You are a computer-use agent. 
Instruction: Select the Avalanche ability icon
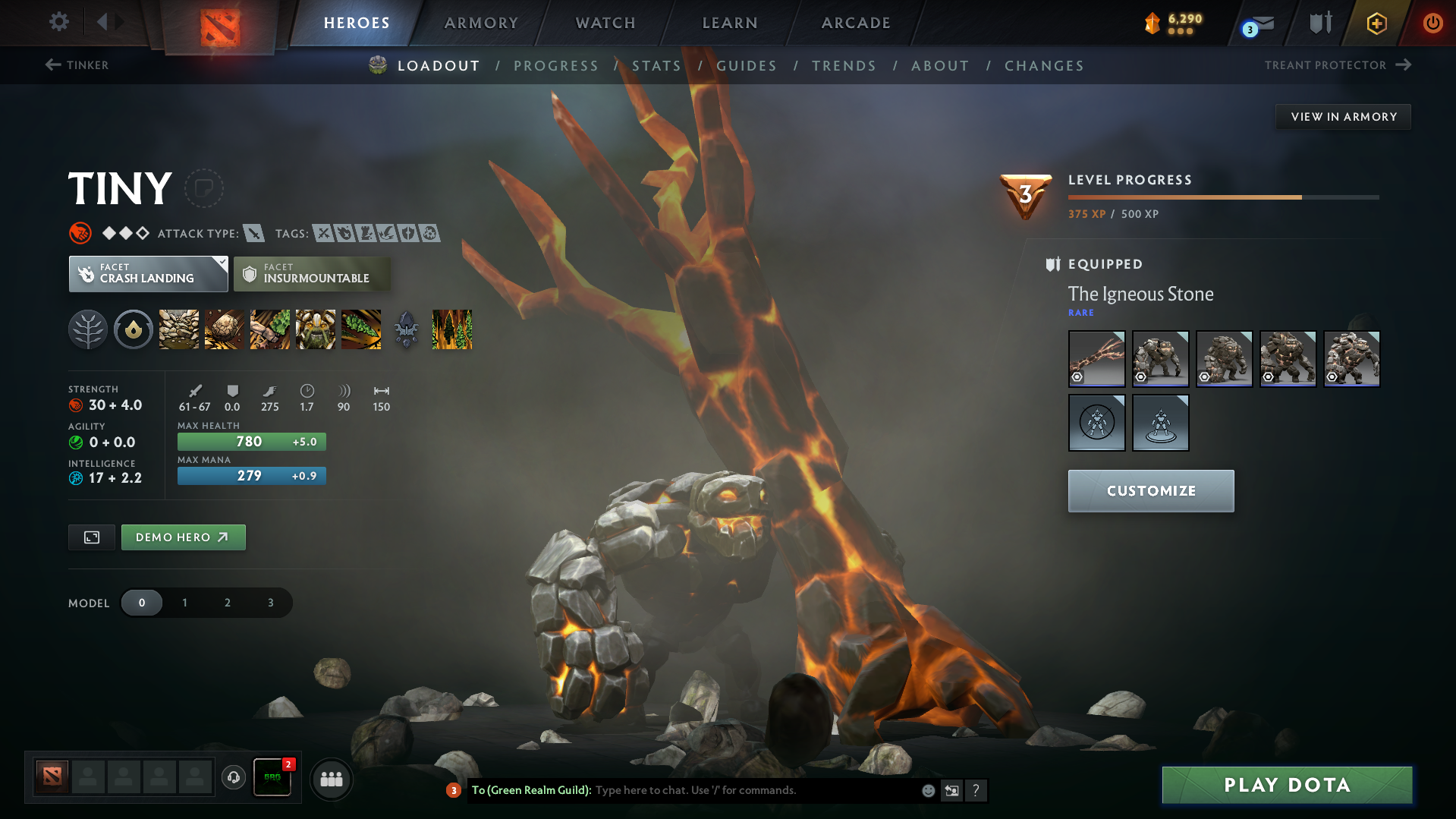[x=178, y=329]
